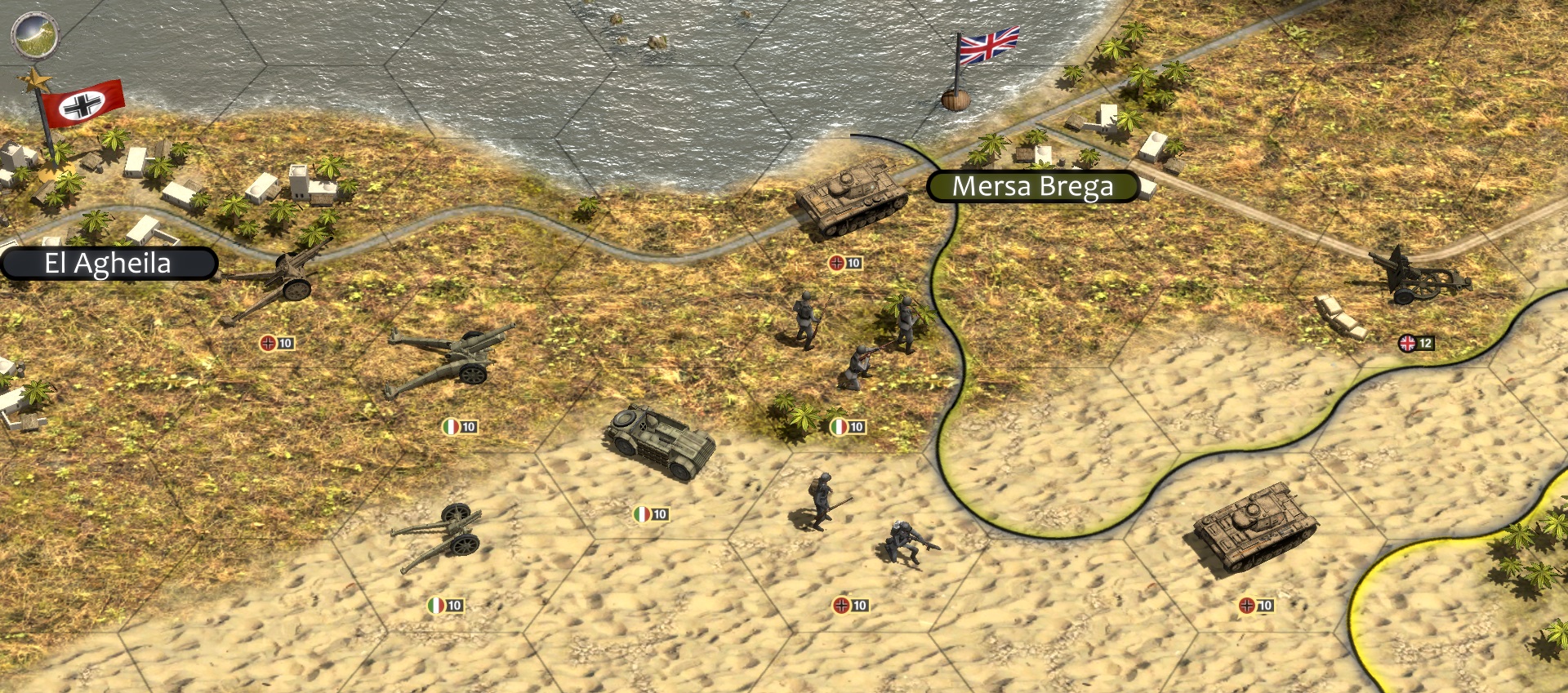Select the German tank beside Mersa Brega
1568x693 pixels.
pos(850,198)
